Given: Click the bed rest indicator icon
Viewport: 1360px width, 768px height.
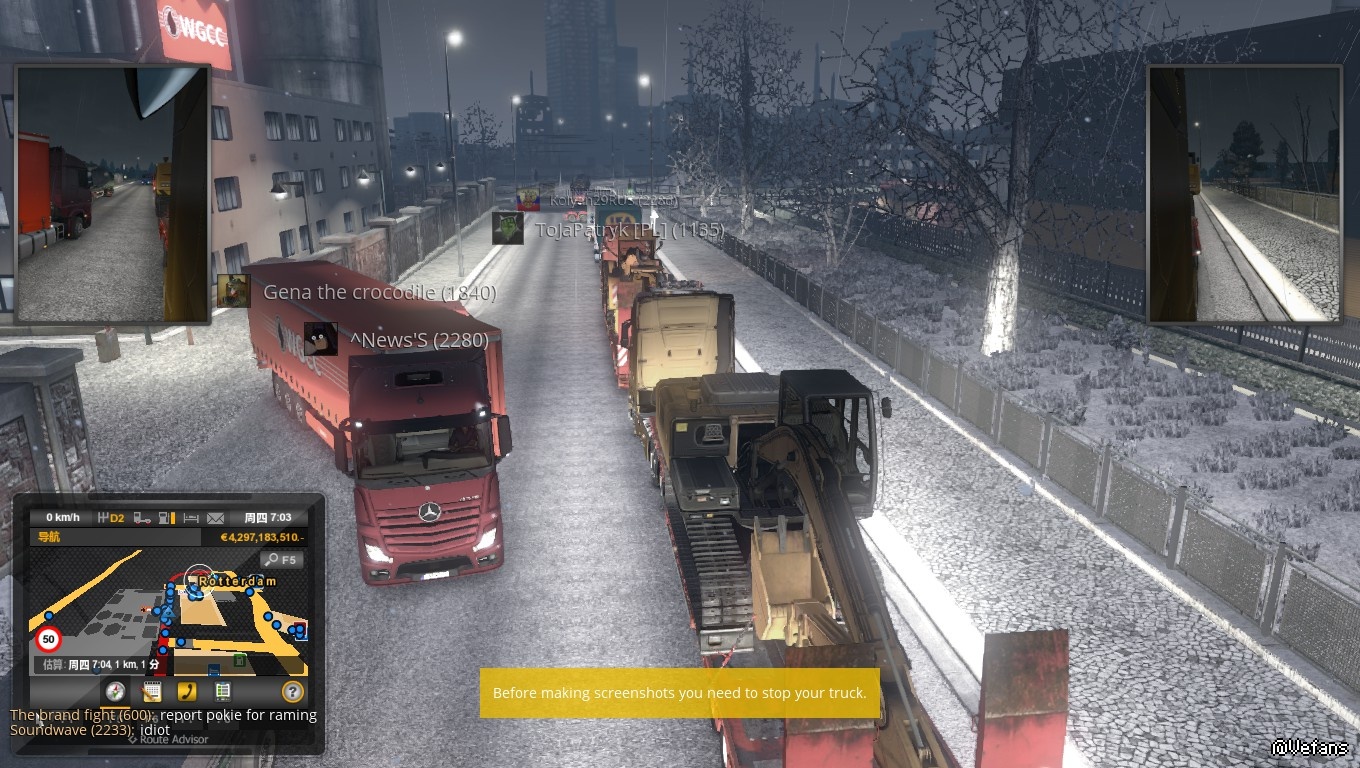Looking at the screenshot, I should pyautogui.click(x=191, y=518).
